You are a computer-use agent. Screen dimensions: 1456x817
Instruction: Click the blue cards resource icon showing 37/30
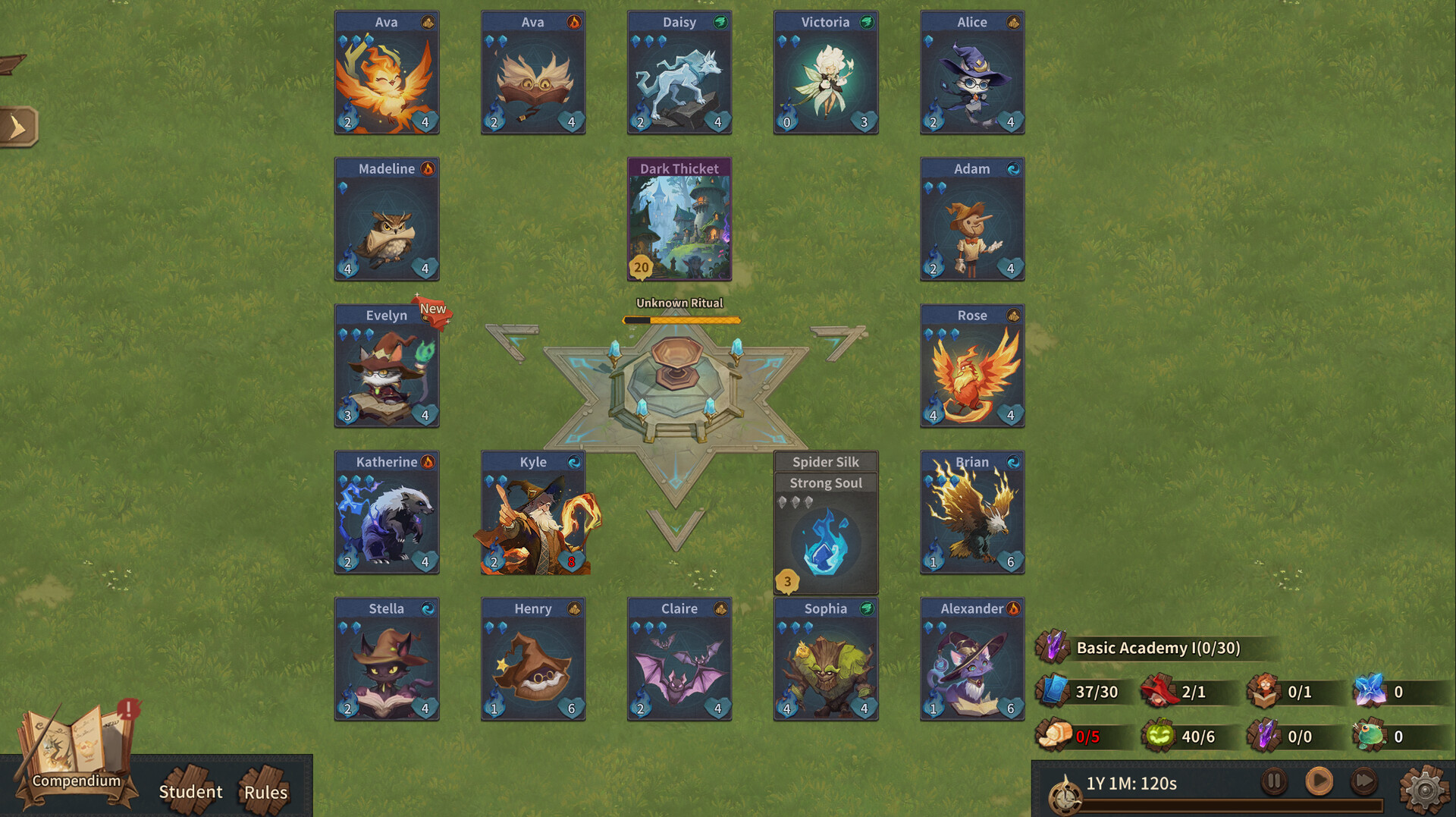click(x=1054, y=691)
